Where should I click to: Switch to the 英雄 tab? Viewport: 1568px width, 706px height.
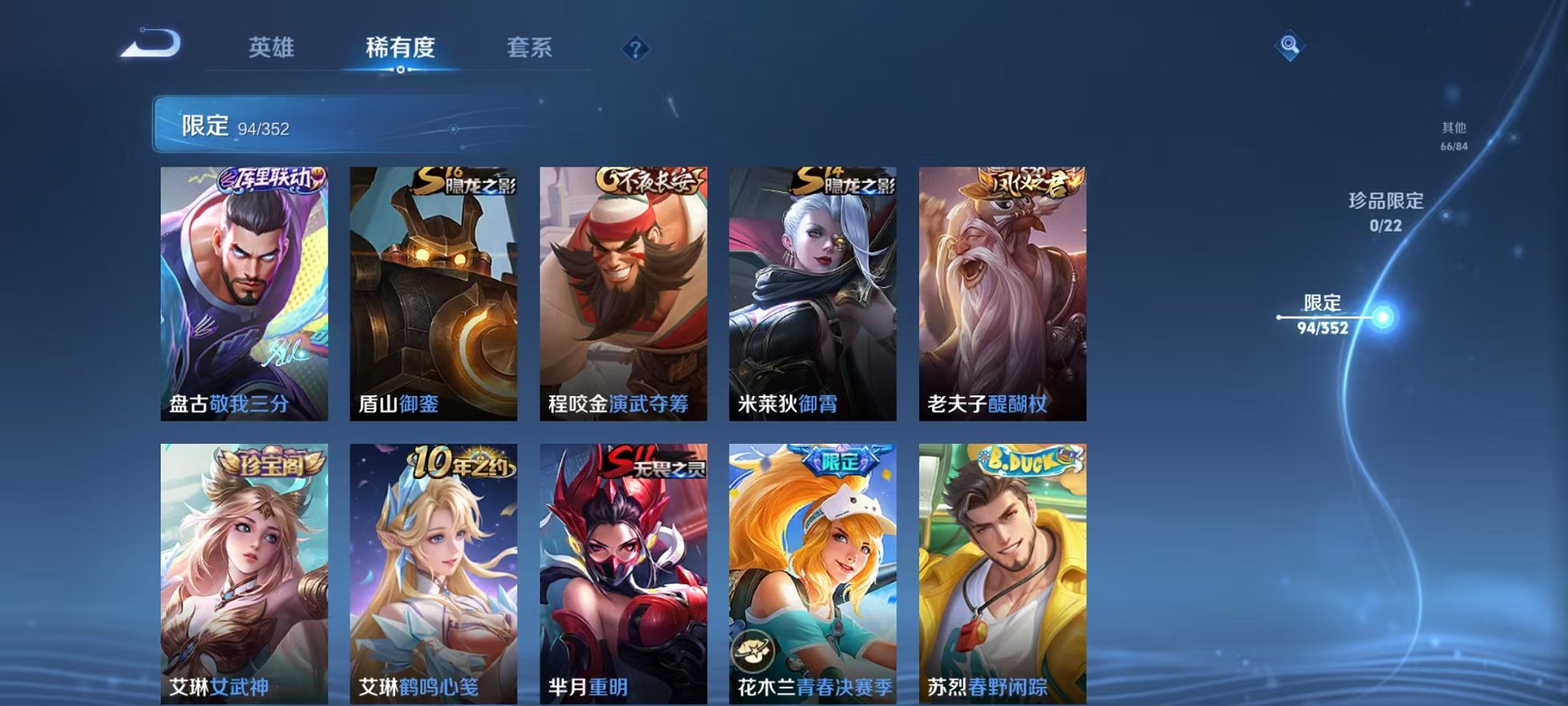[x=274, y=47]
